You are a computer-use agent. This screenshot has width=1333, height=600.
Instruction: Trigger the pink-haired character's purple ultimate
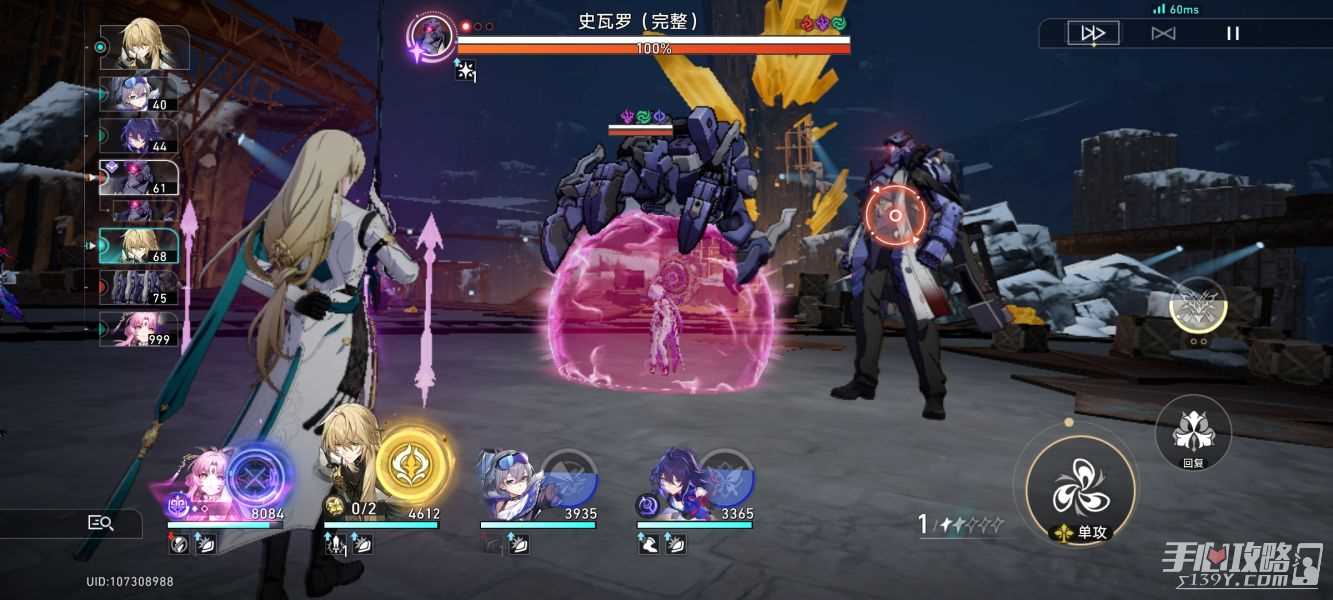click(260, 477)
